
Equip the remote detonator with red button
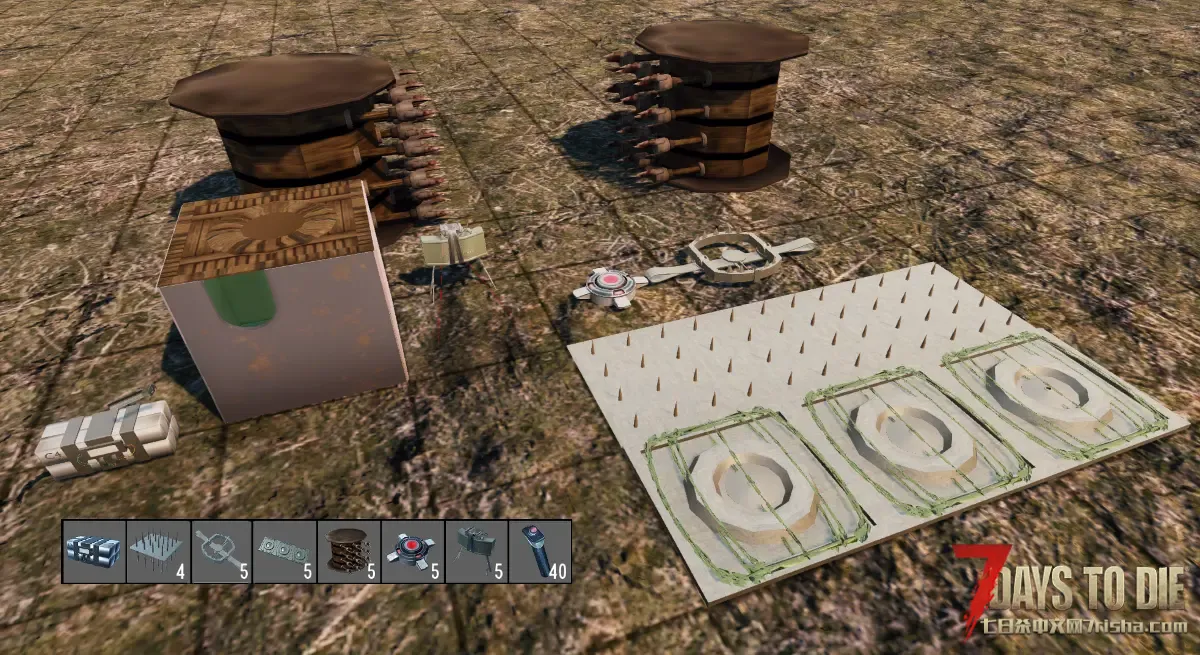tap(540, 551)
